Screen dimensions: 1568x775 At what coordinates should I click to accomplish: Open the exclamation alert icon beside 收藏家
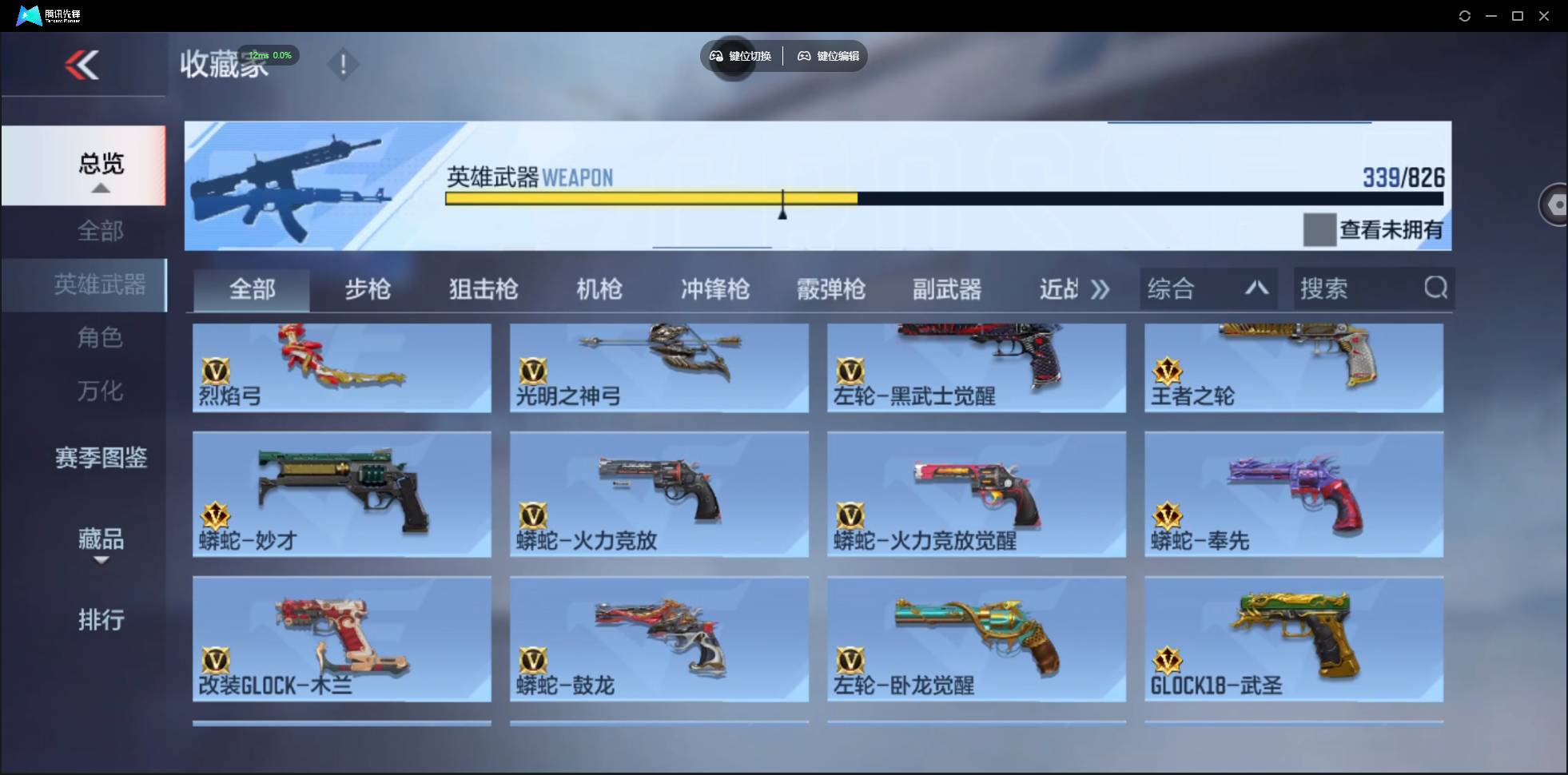pyautogui.click(x=344, y=64)
